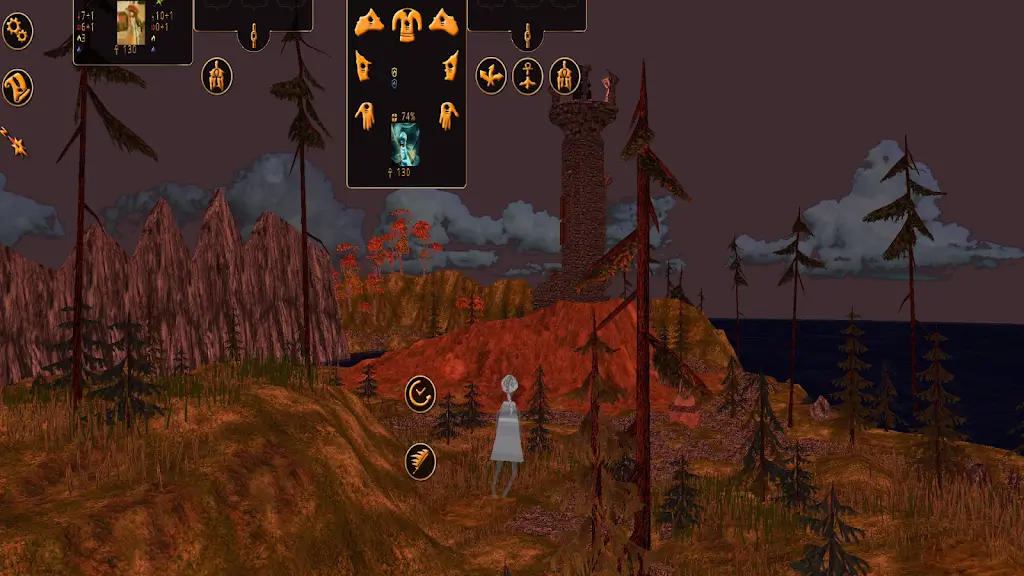Open the figure icon beside the ankh
The width and height of the screenshot is (1024, 576).
tap(565, 76)
